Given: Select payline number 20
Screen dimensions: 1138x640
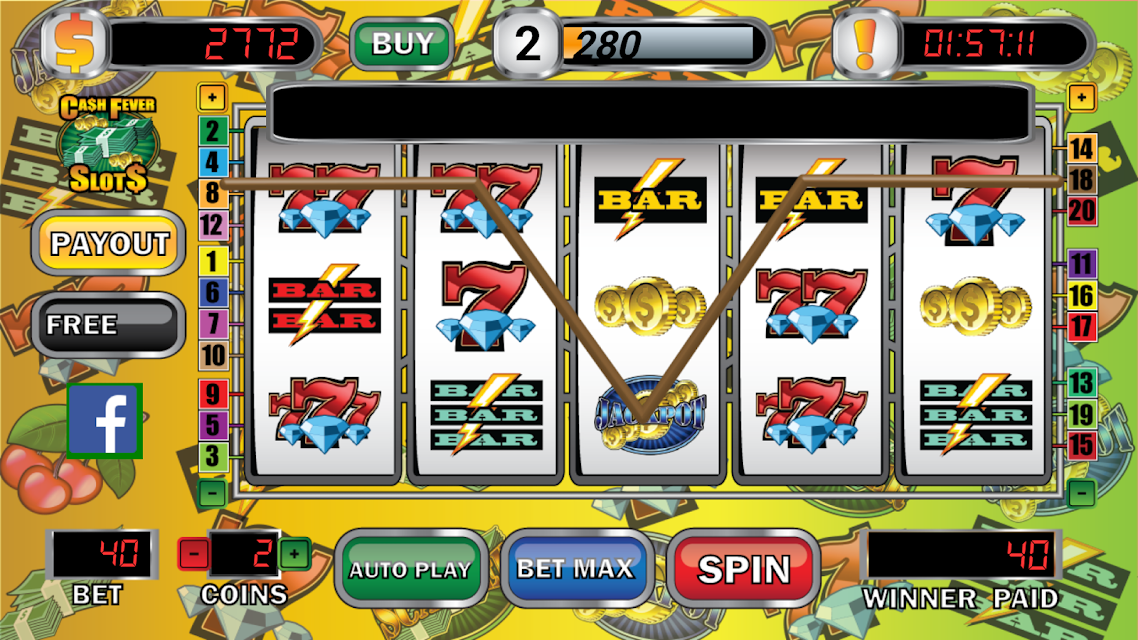Looking at the screenshot, I should pos(1082,210).
